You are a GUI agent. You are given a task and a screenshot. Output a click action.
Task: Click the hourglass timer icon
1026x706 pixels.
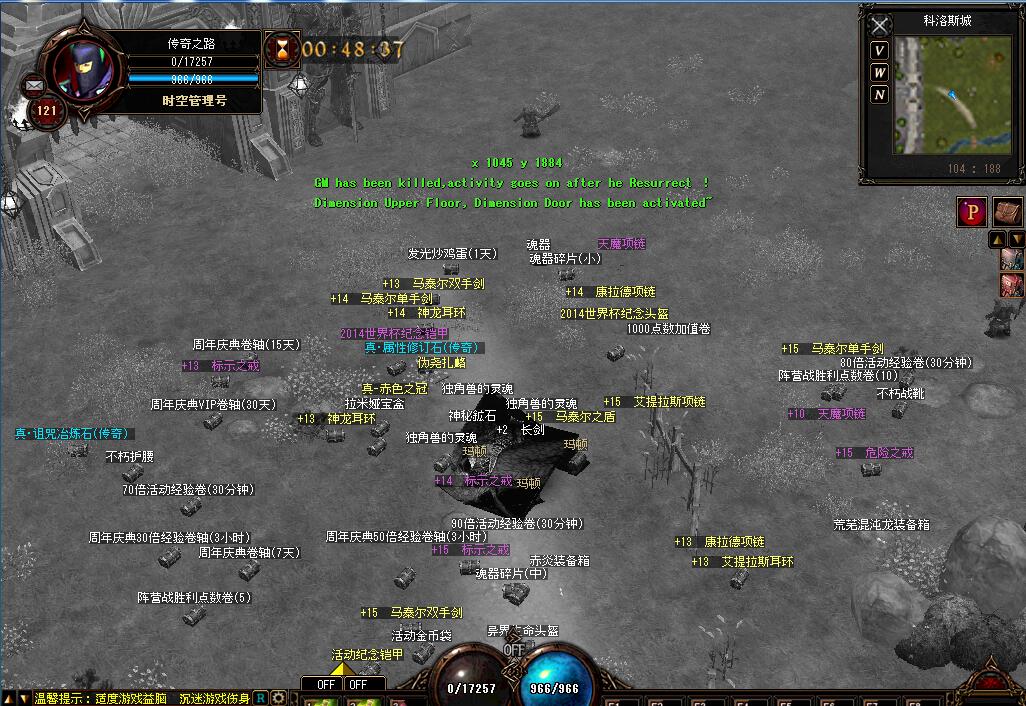pos(282,48)
